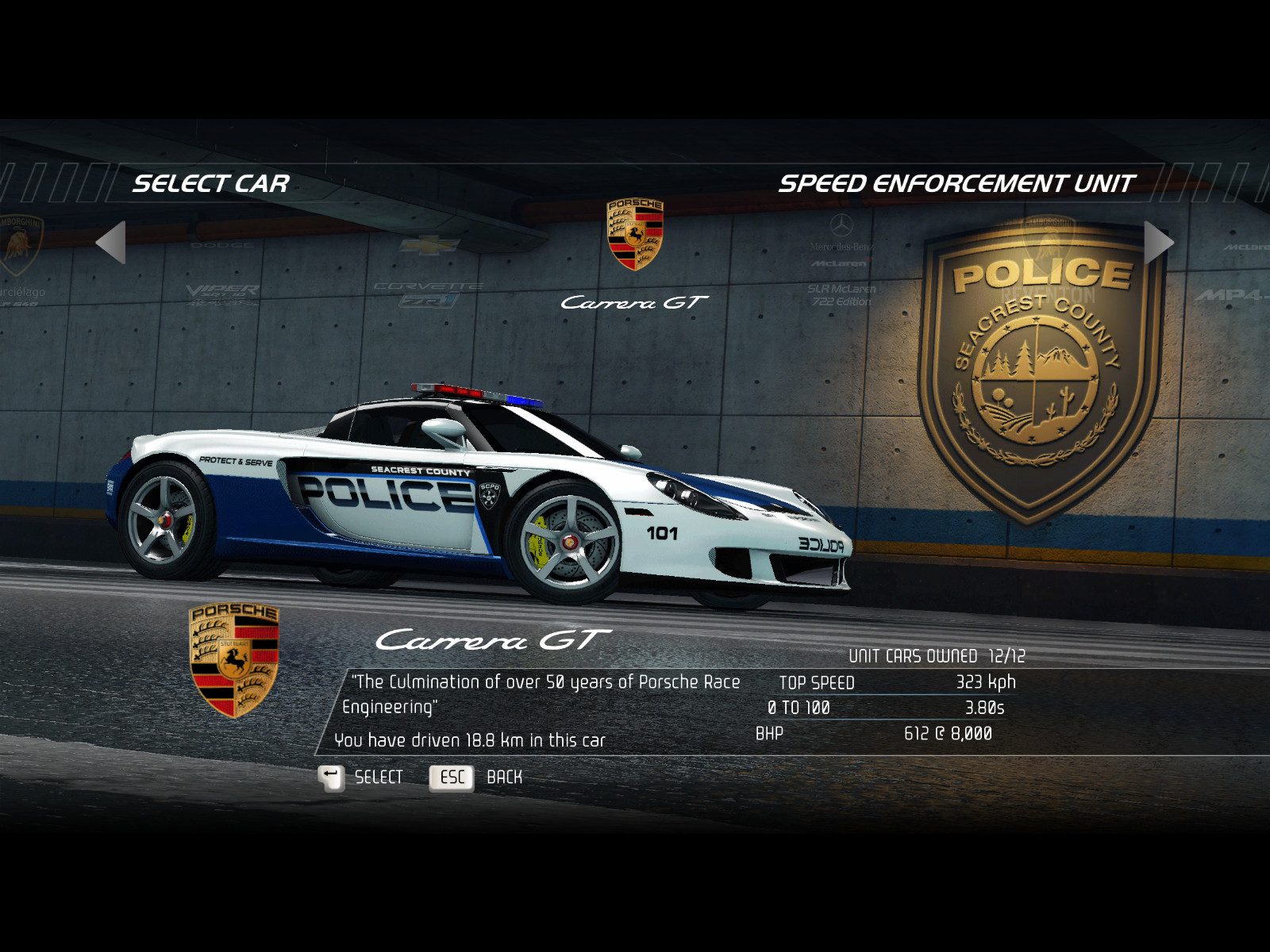The width and height of the screenshot is (1270, 952).
Task: Click the highlighted Carrera GT carousel entry
Action: click(634, 254)
